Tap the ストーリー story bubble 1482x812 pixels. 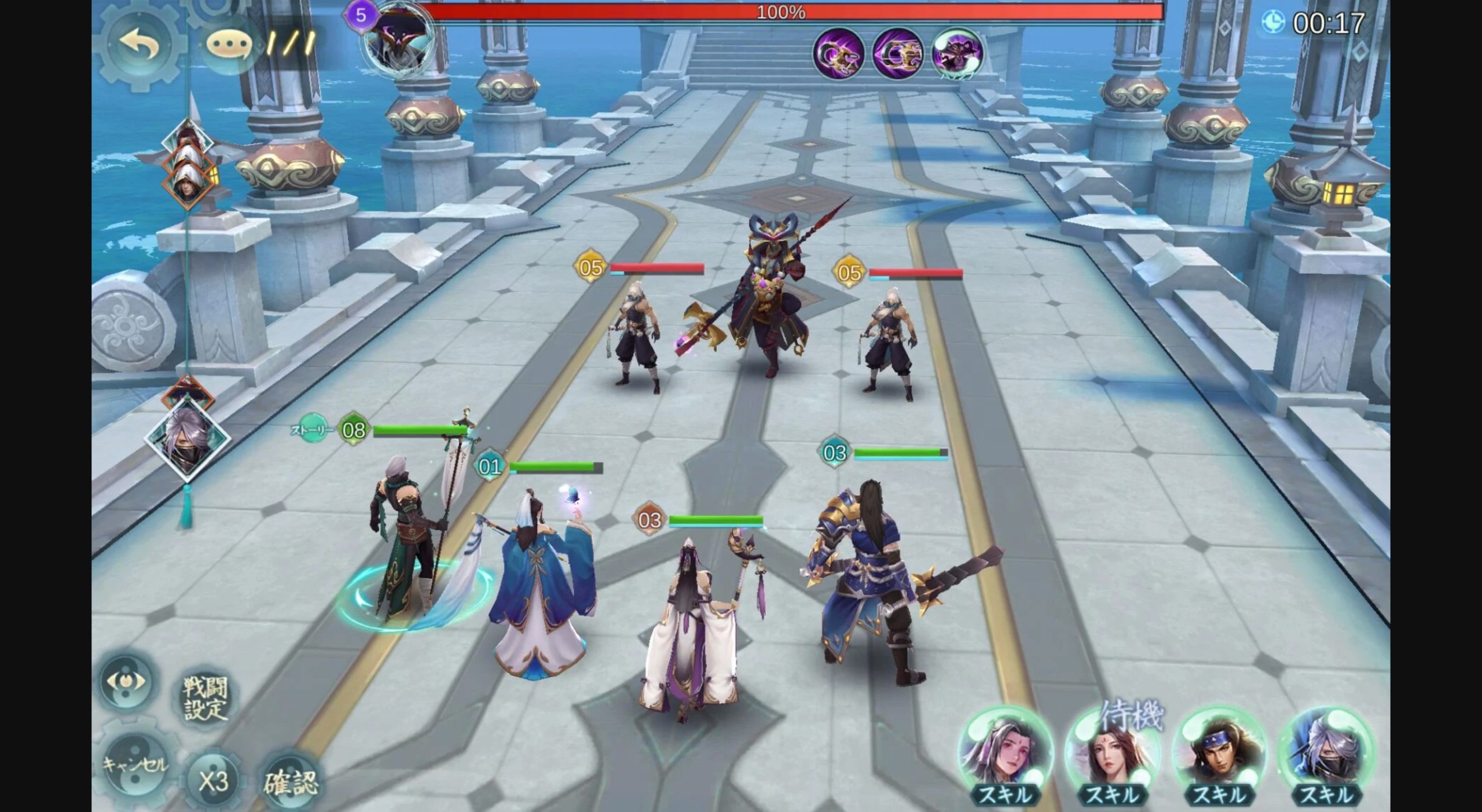point(311,429)
